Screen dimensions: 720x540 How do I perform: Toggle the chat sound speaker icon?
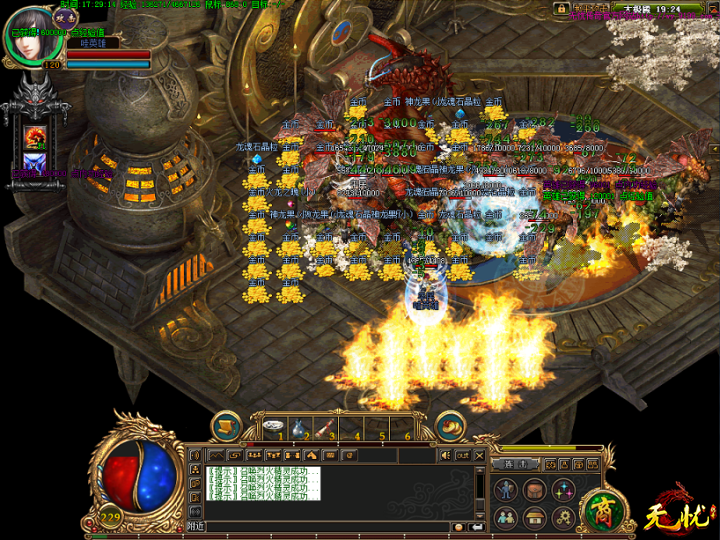(x=446, y=456)
